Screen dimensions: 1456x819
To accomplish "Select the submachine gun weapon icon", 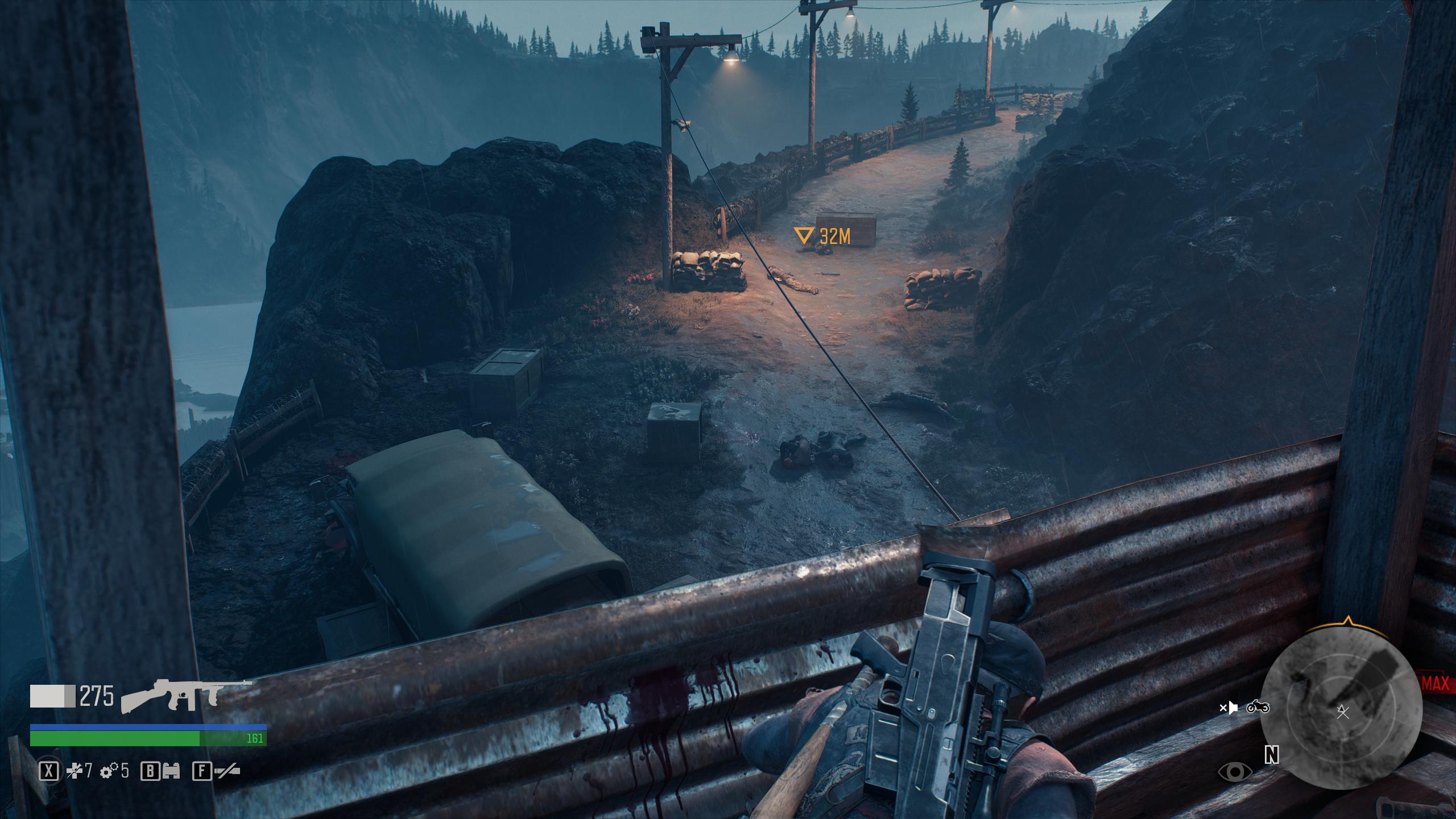I will [185, 696].
